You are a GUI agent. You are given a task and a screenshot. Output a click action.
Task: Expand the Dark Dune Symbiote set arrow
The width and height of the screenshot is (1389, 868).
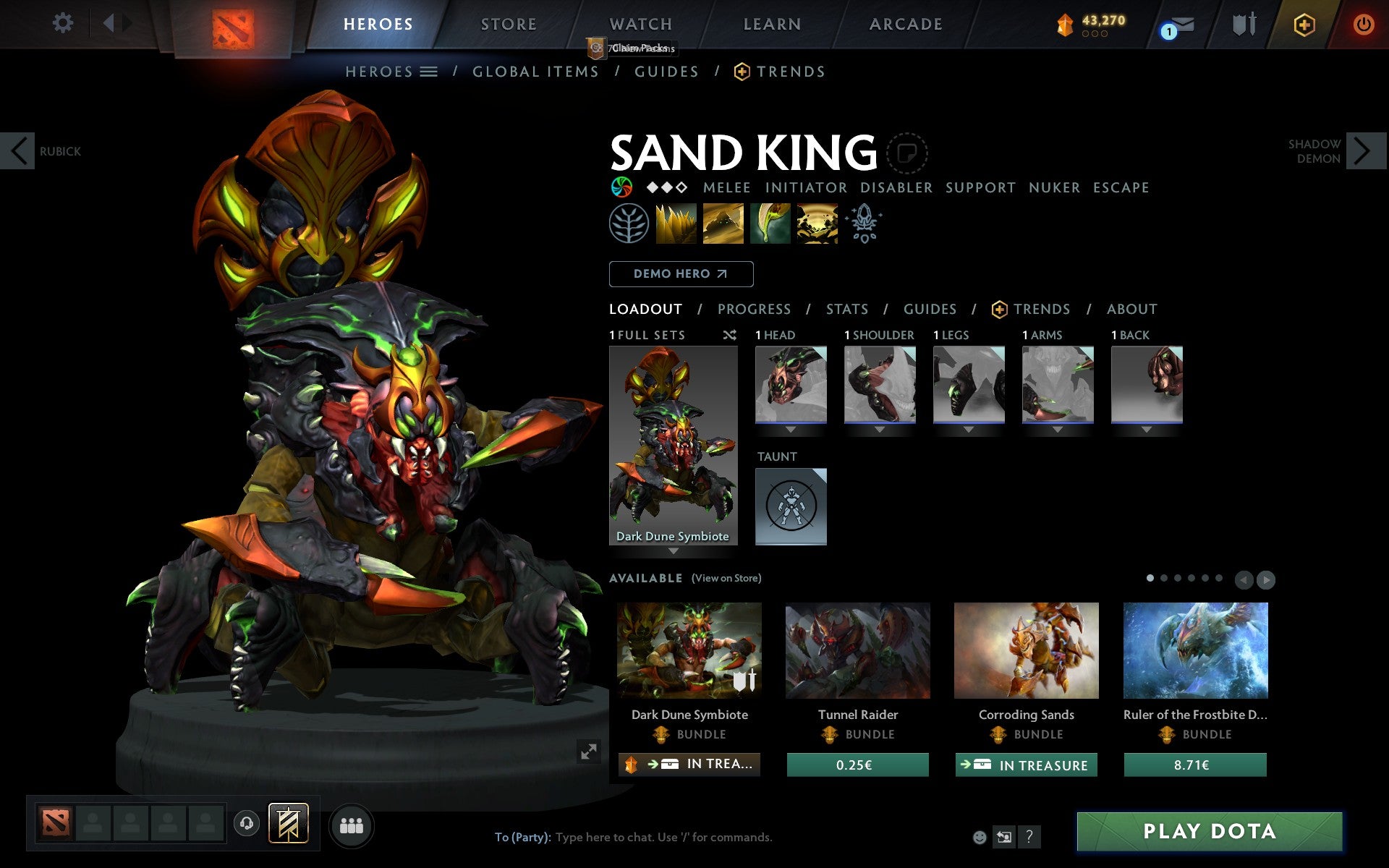(673, 550)
